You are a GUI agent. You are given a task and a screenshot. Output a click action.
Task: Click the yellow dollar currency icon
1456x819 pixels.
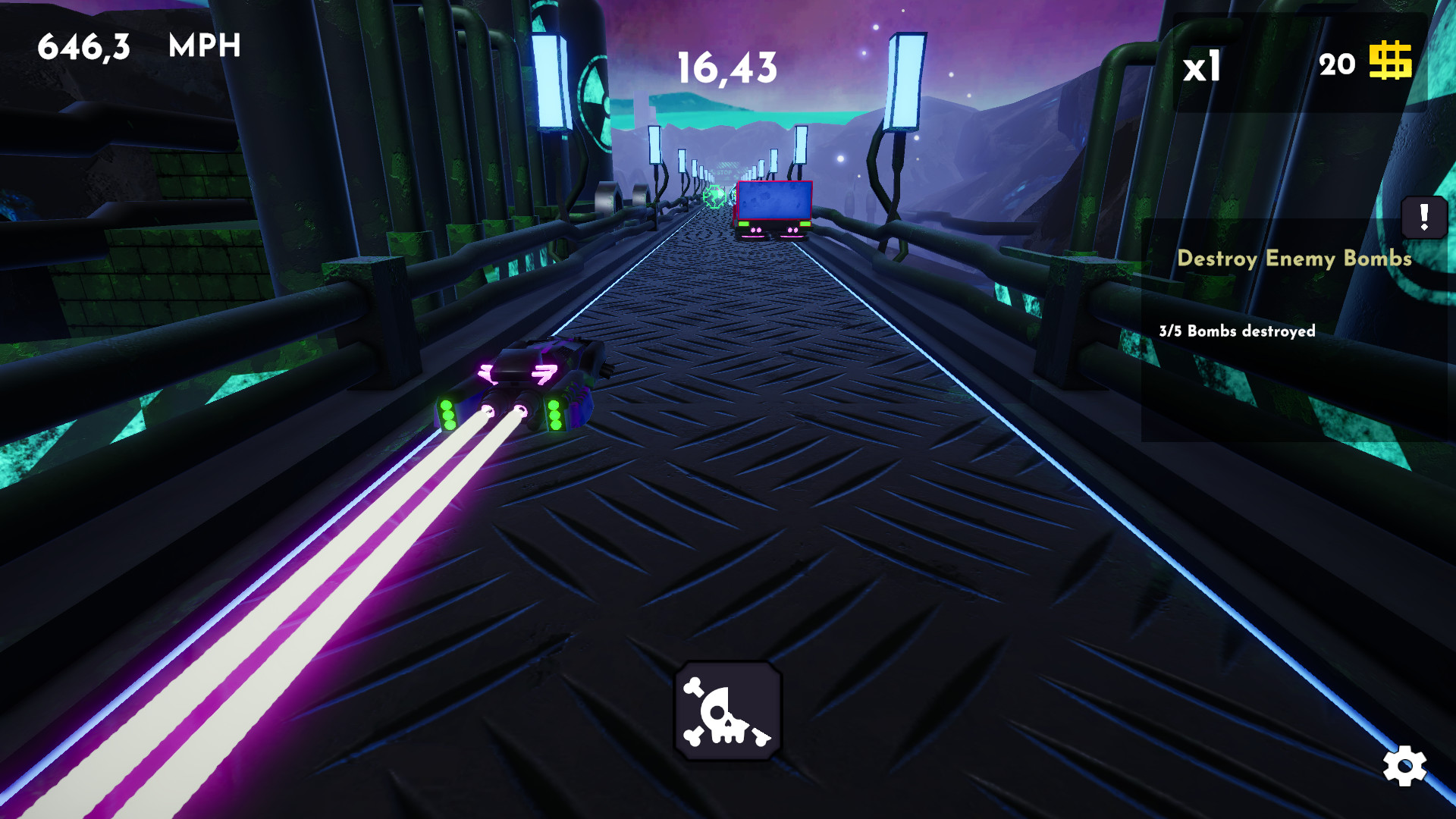1393,64
